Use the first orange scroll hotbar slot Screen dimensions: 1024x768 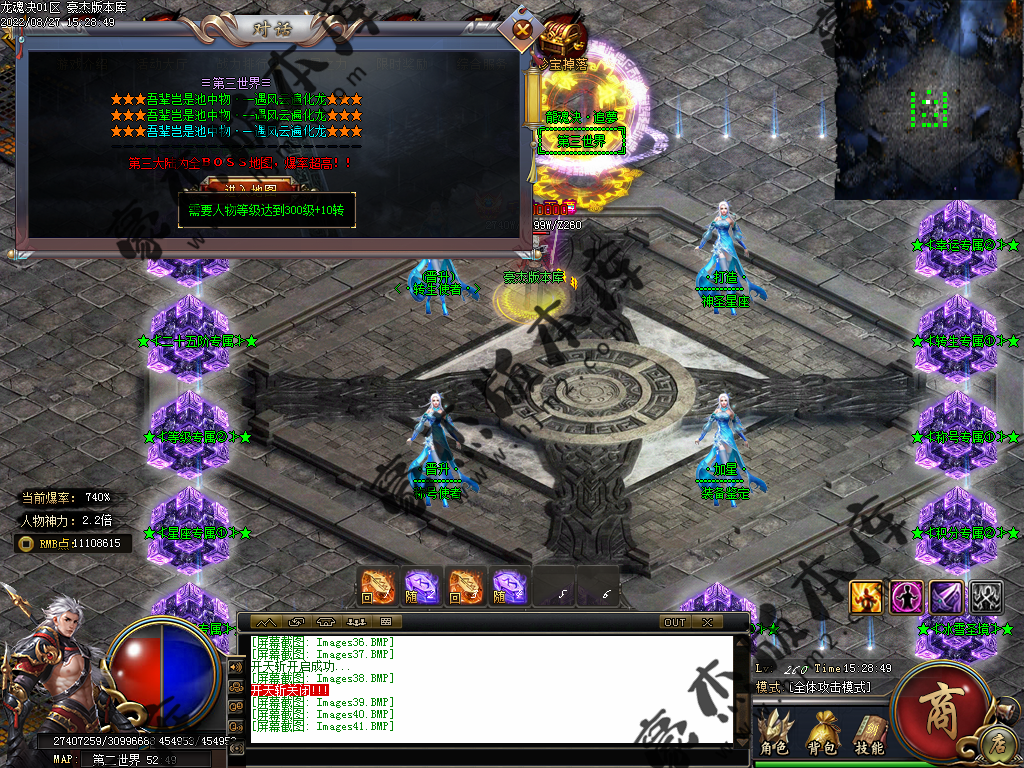pos(377,588)
